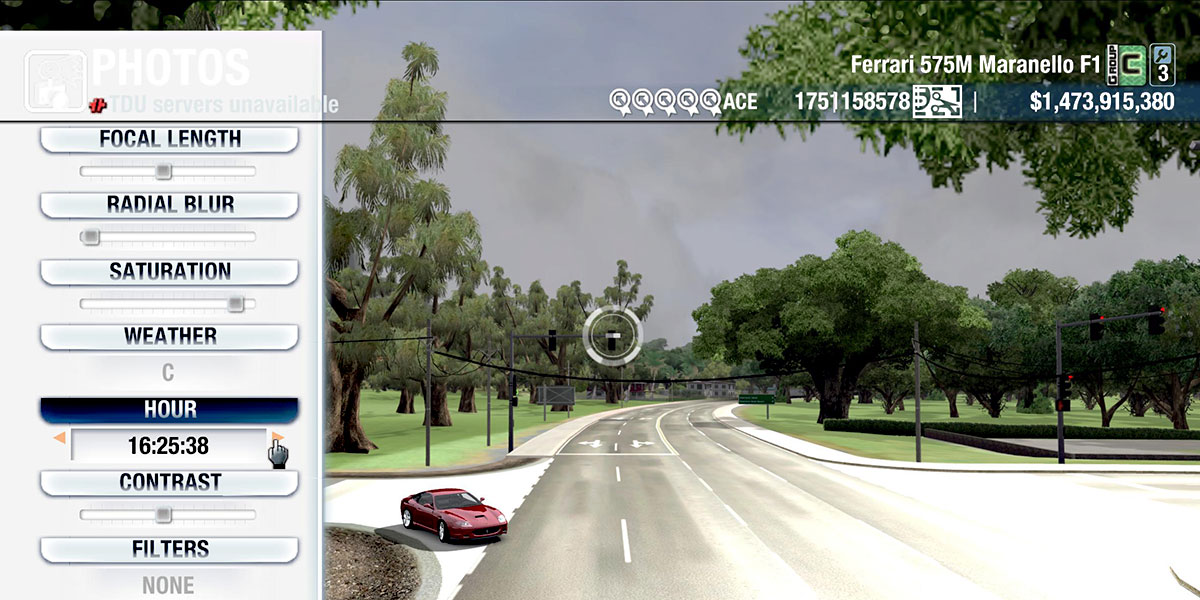
Task: Open the Weather option
Action: point(169,336)
